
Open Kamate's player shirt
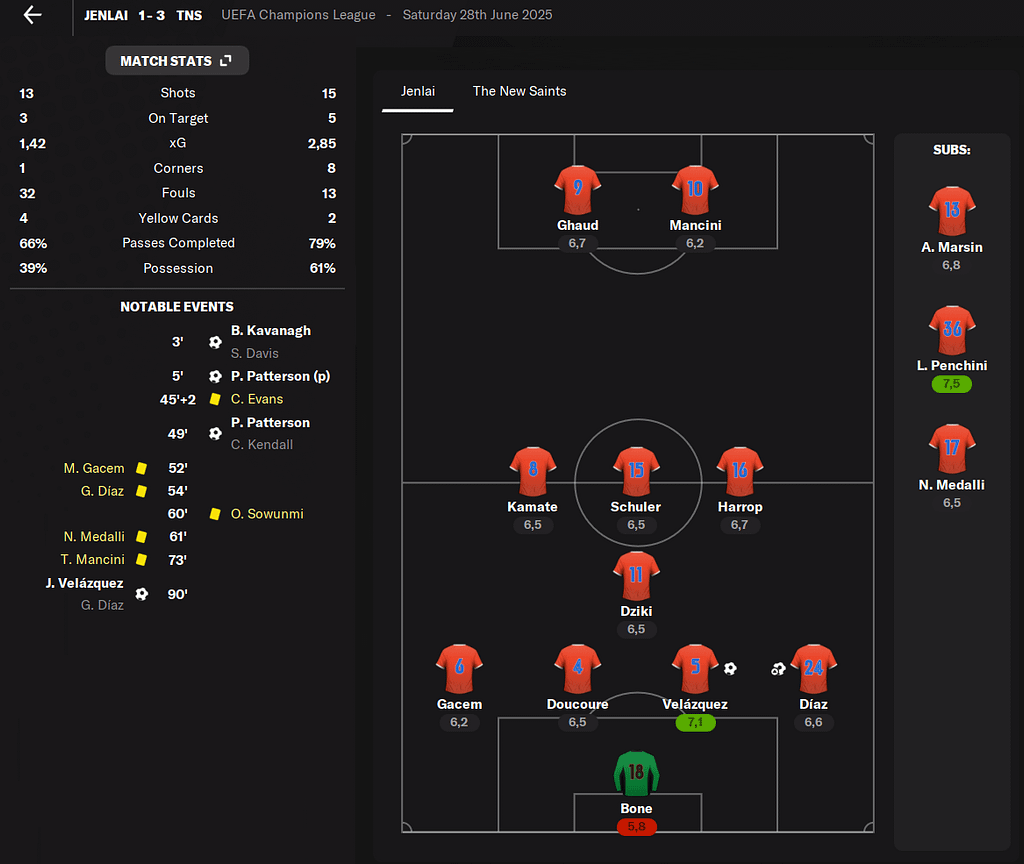[532, 472]
